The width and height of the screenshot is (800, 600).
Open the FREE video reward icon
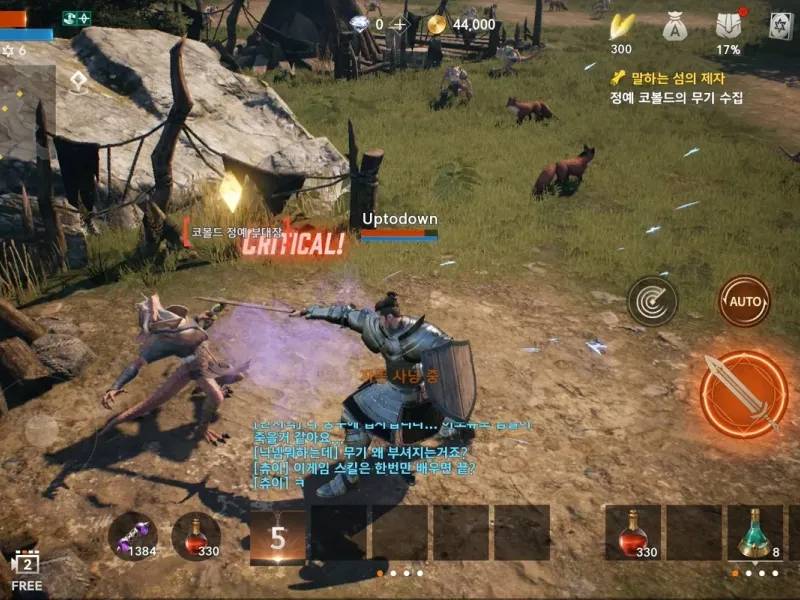click(x=25, y=571)
